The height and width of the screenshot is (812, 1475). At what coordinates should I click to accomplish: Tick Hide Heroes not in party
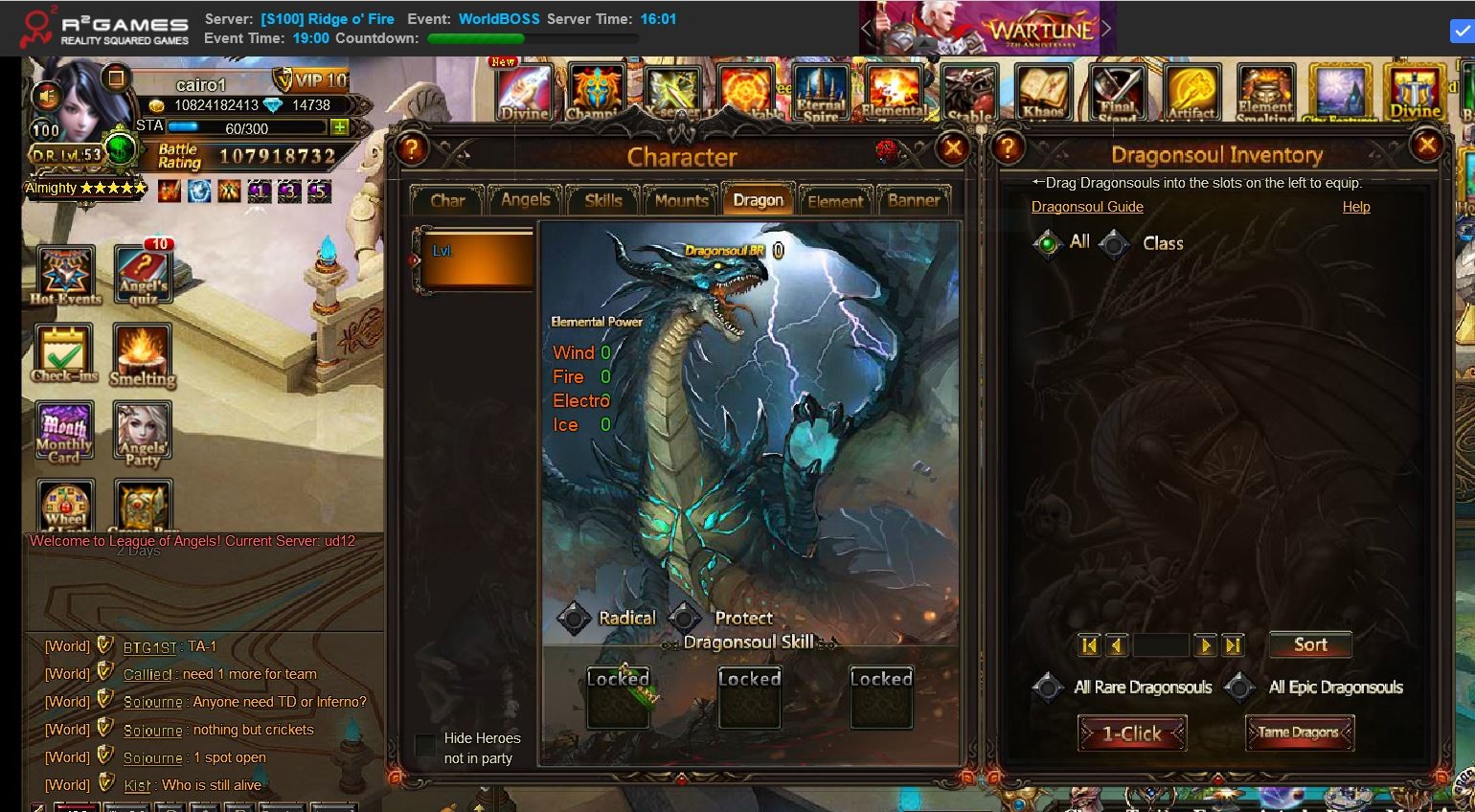425,745
